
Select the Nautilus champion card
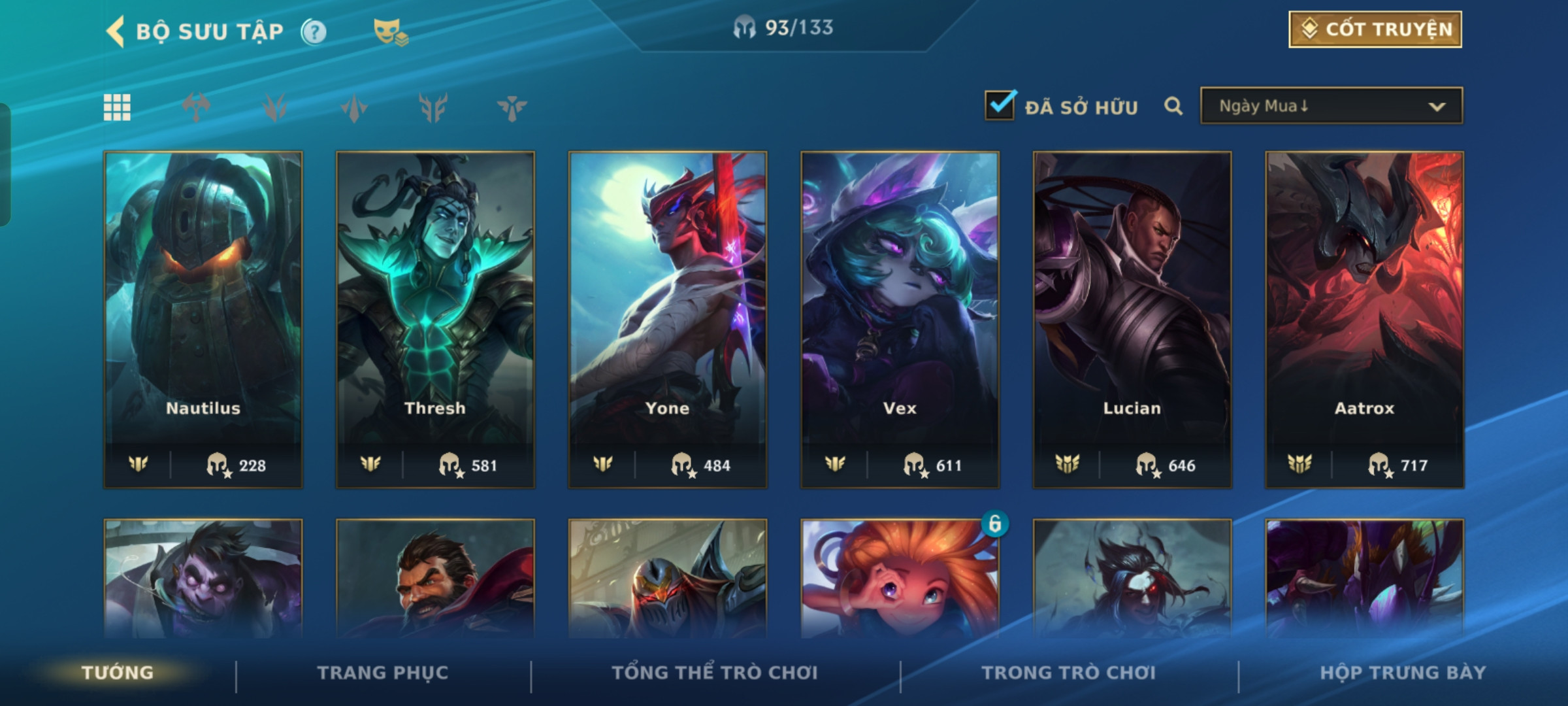point(203,319)
